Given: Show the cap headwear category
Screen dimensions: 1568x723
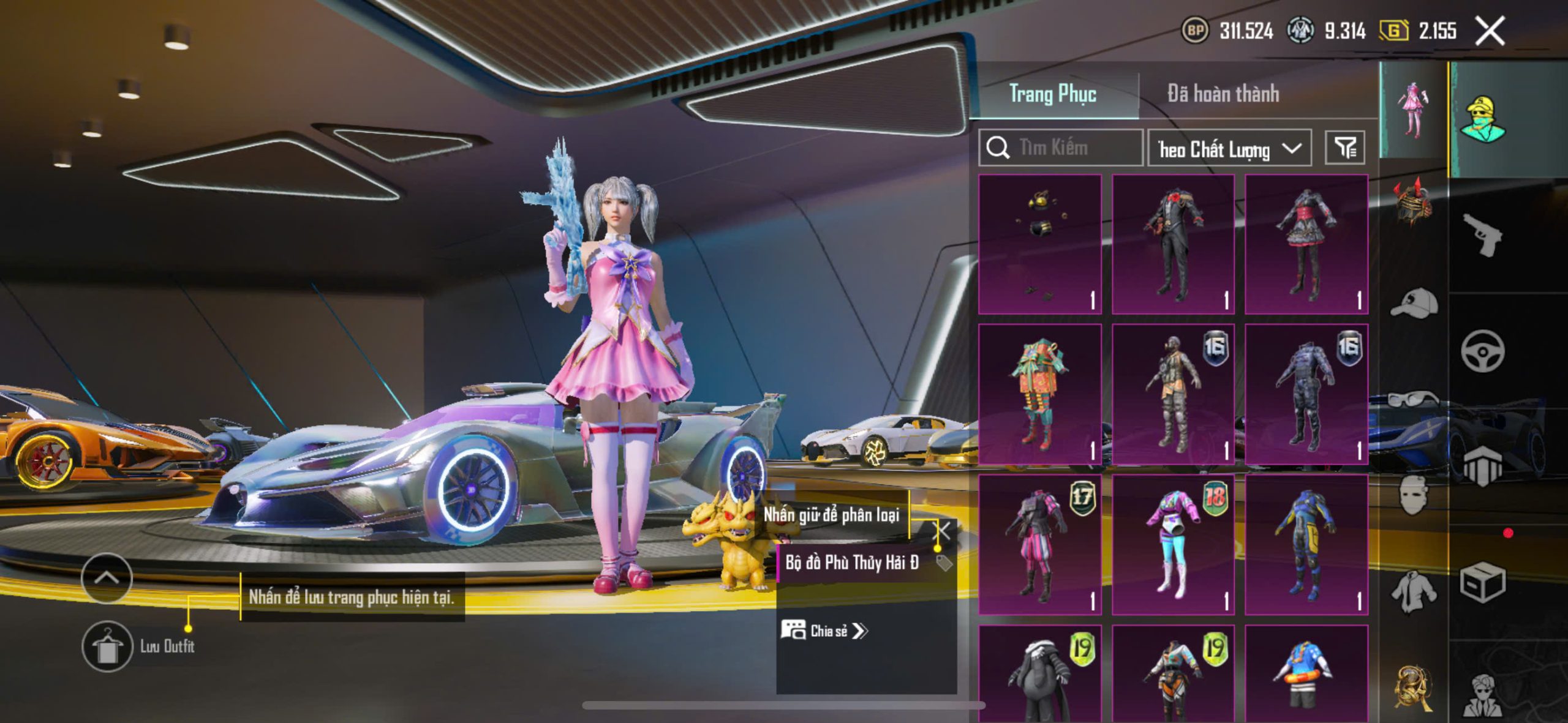Looking at the screenshot, I should click(x=1414, y=302).
